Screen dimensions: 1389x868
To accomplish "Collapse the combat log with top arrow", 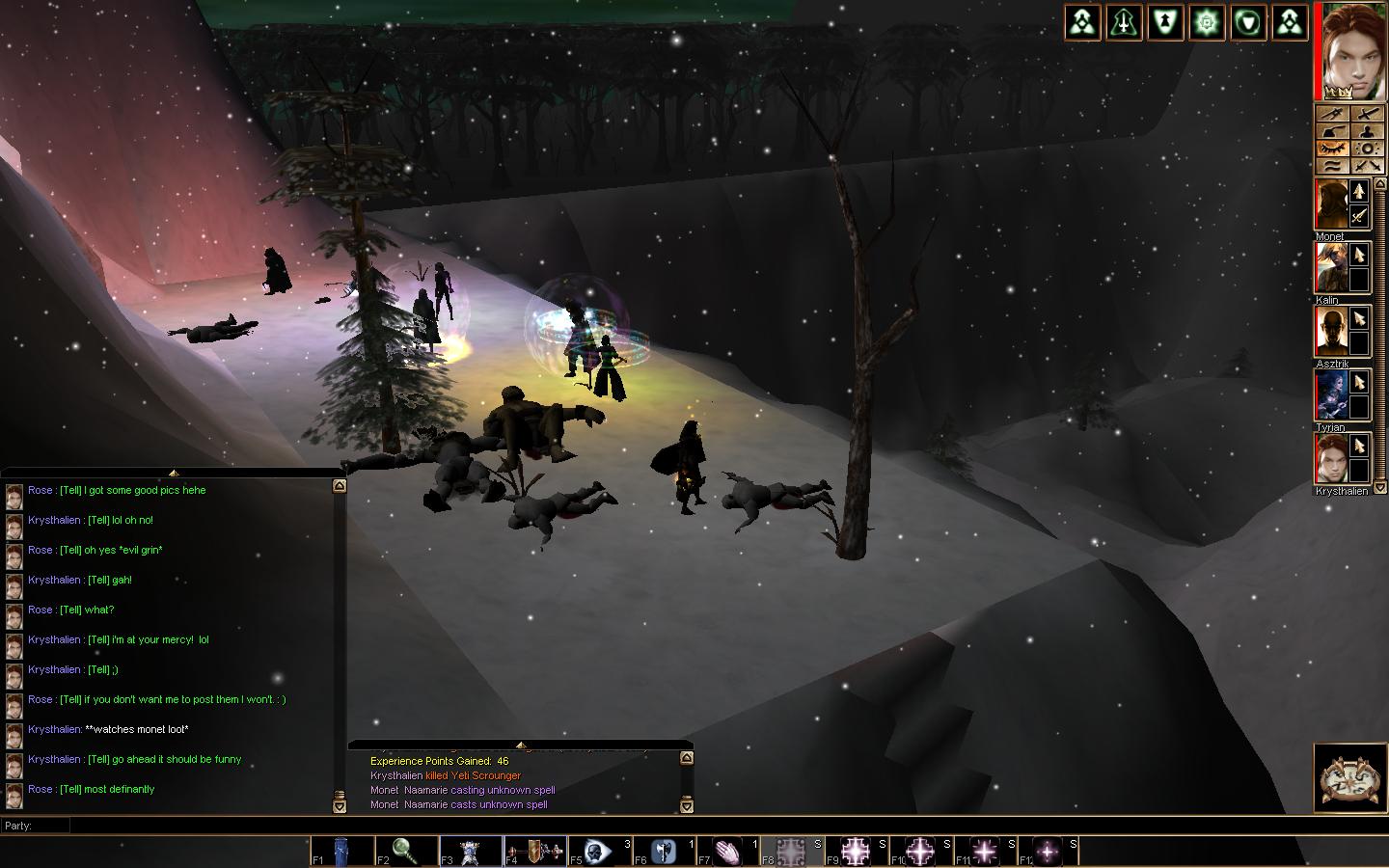I will (521, 745).
